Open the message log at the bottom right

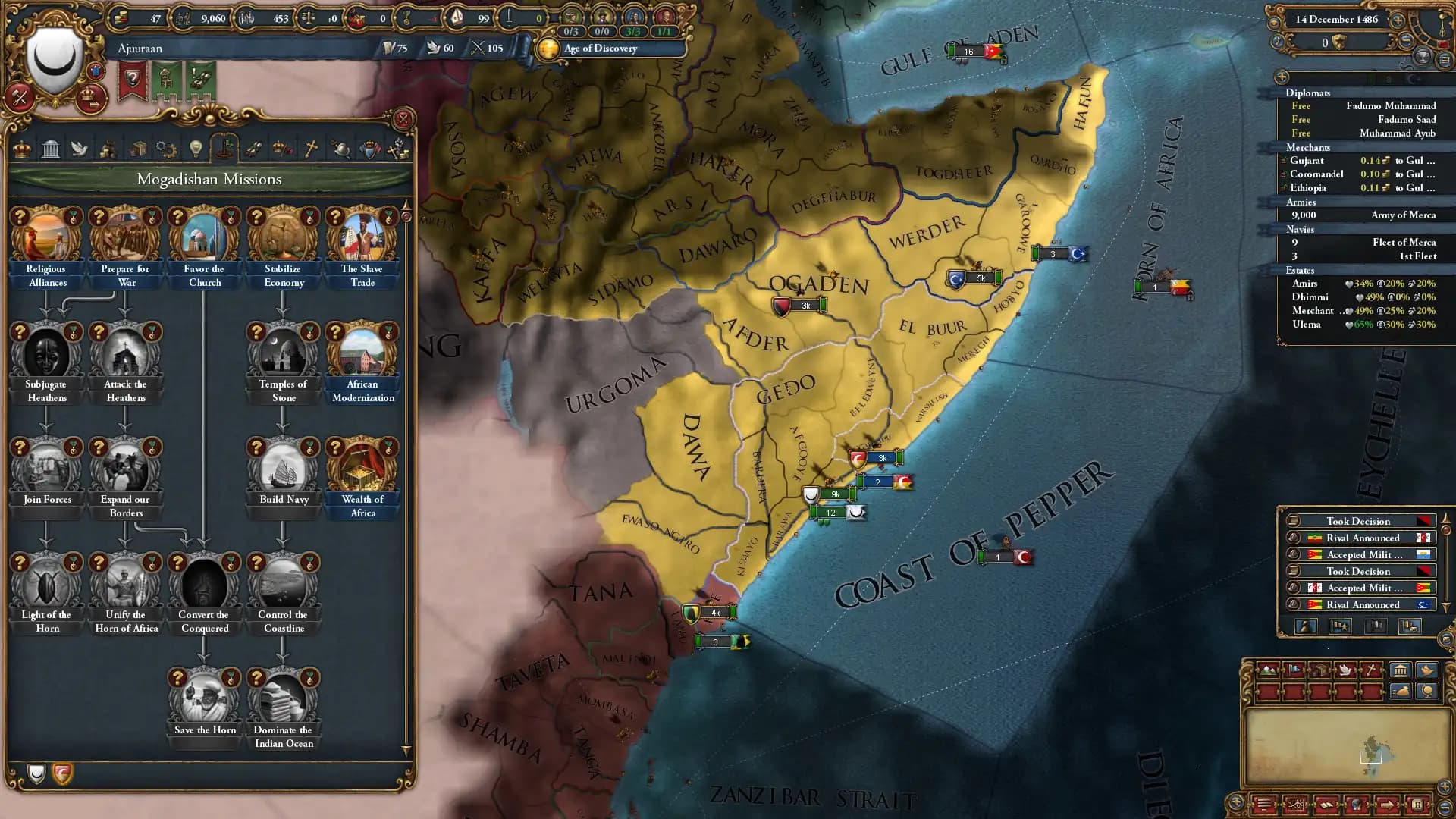[1264, 806]
